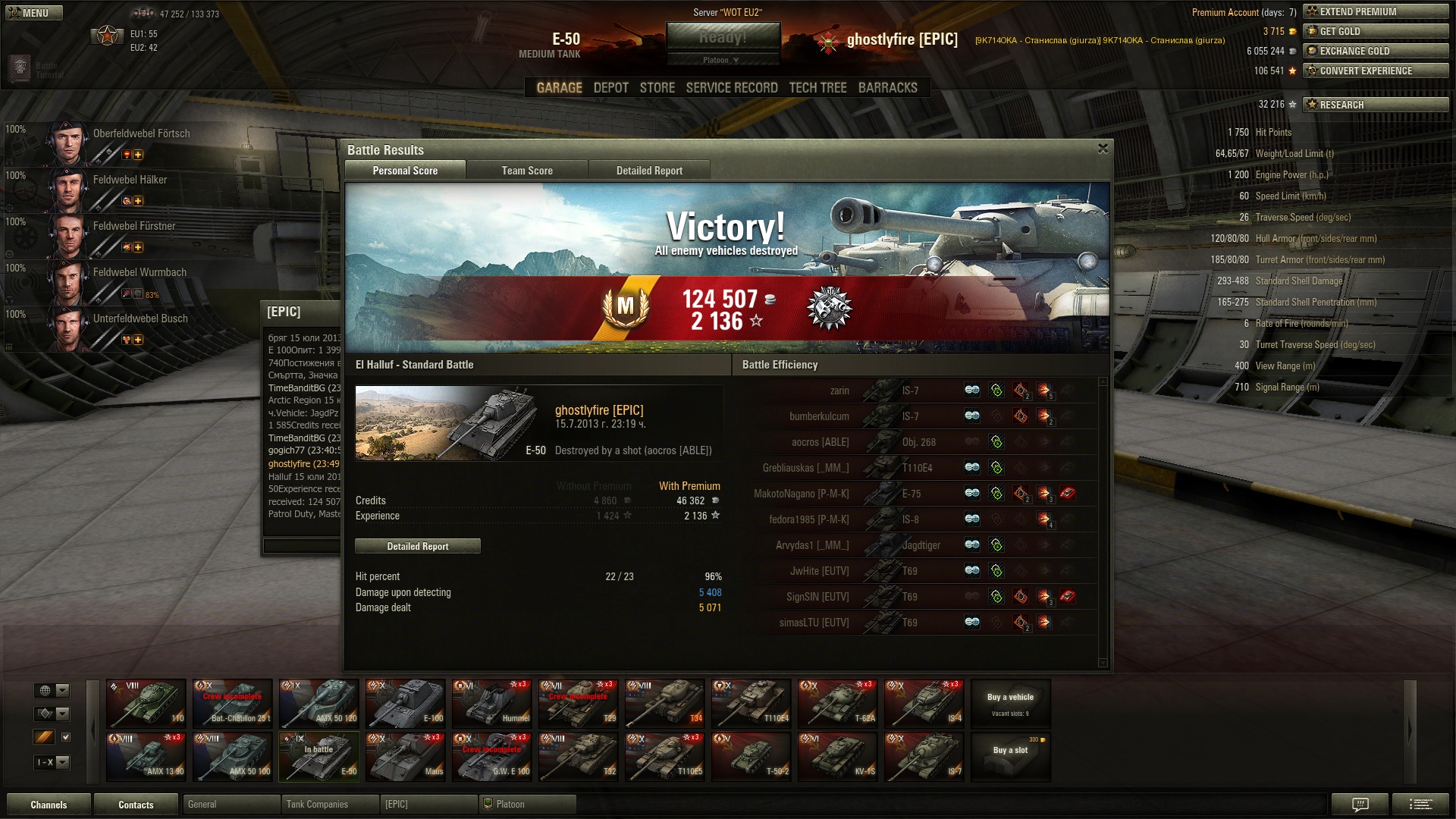Open the Exchange Gold option
This screenshot has height=819, width=1456.
(x=1375, y=51)
